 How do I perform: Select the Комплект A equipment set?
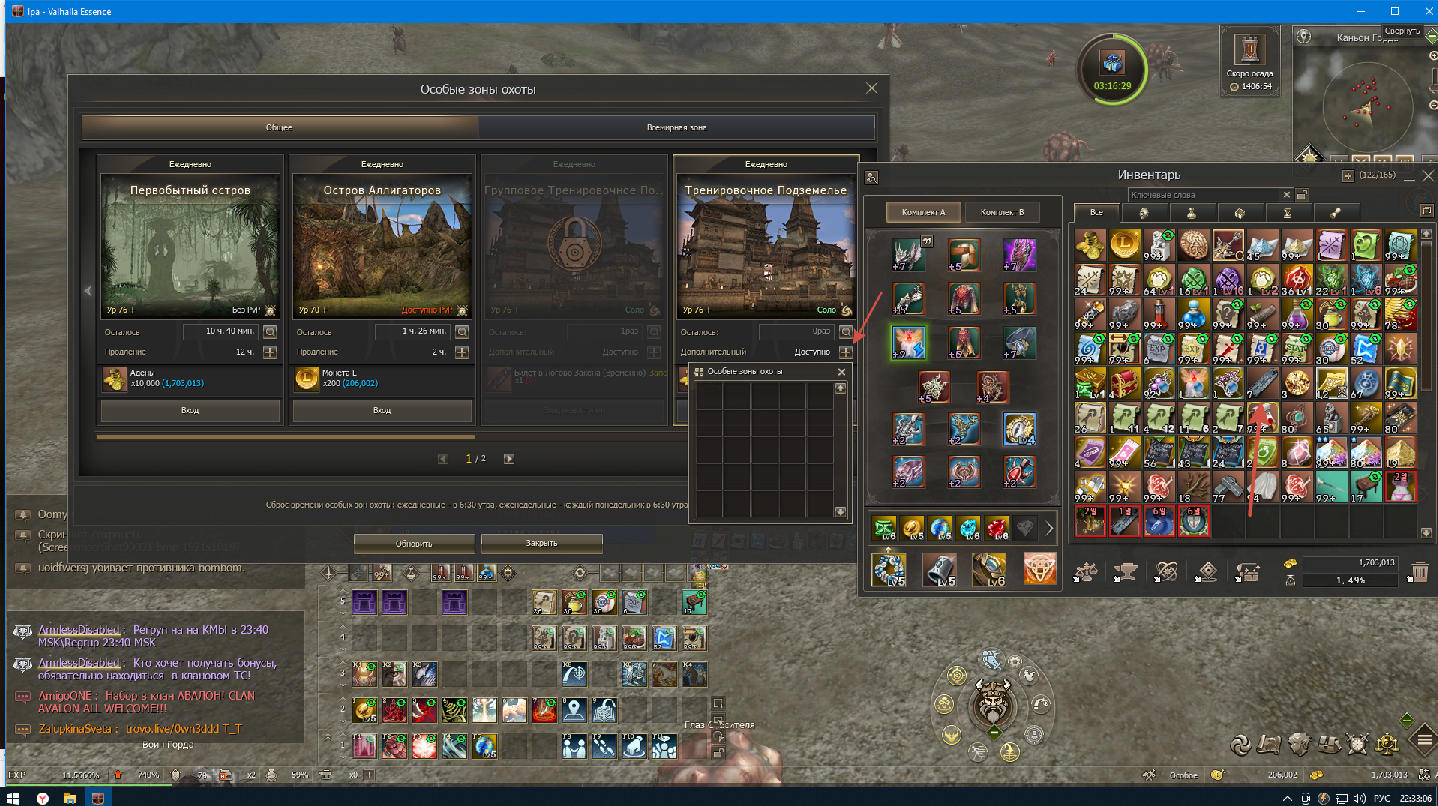pyautogui.click(x=923, y=213)
